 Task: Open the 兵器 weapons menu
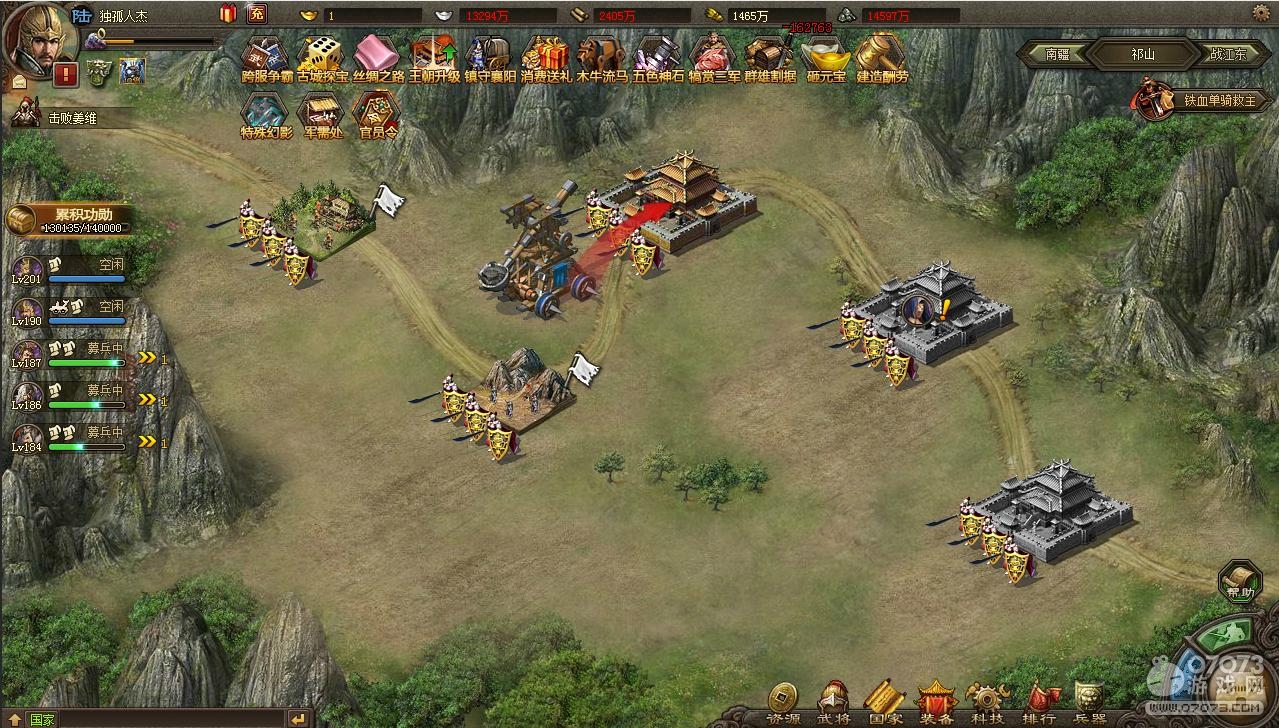(1089, 702)
